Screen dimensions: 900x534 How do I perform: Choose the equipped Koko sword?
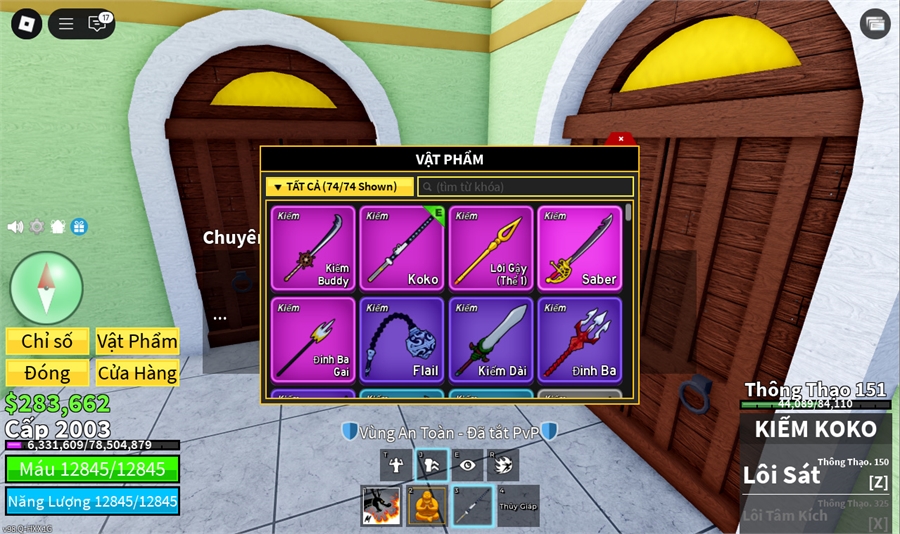pos(401,248)
